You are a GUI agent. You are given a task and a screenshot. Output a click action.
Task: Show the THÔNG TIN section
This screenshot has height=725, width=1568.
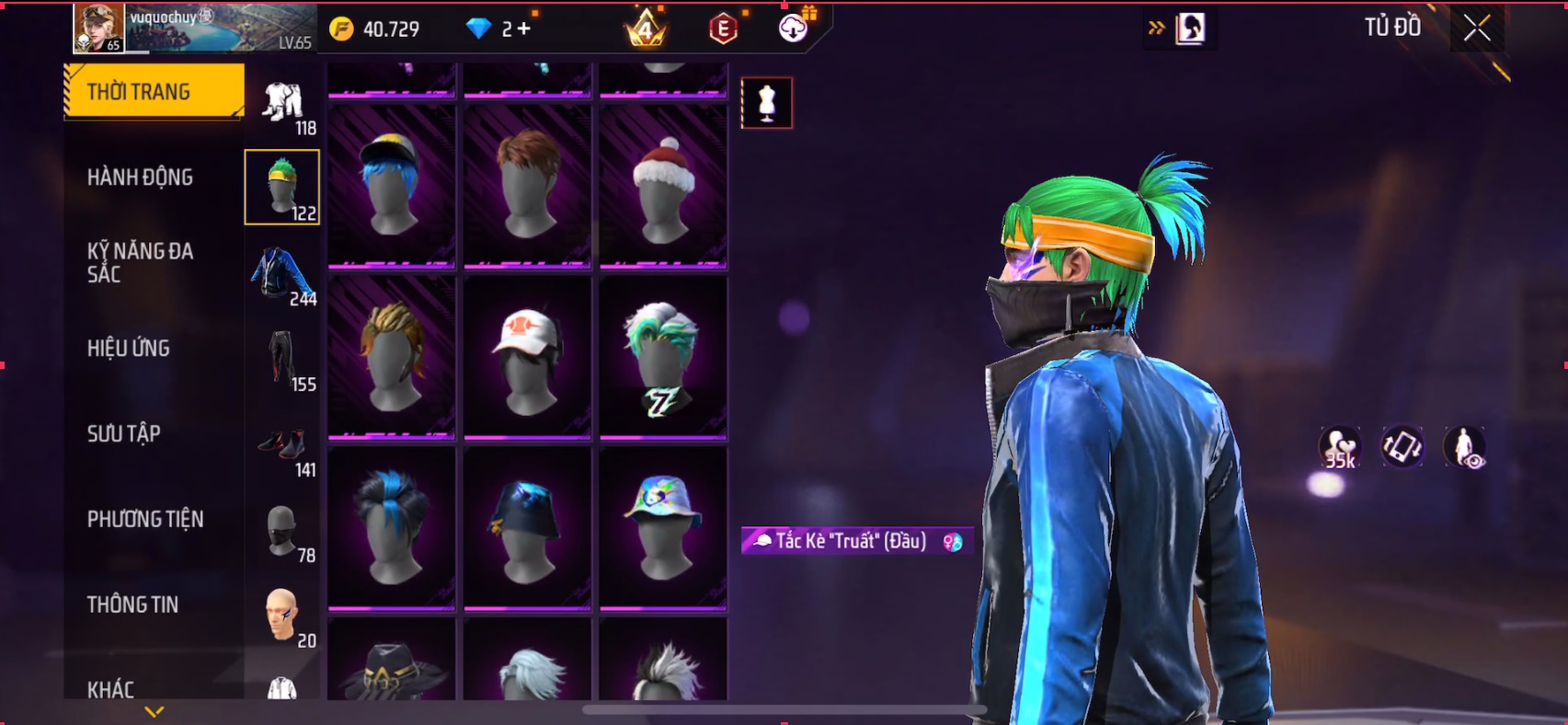[133, 604]
